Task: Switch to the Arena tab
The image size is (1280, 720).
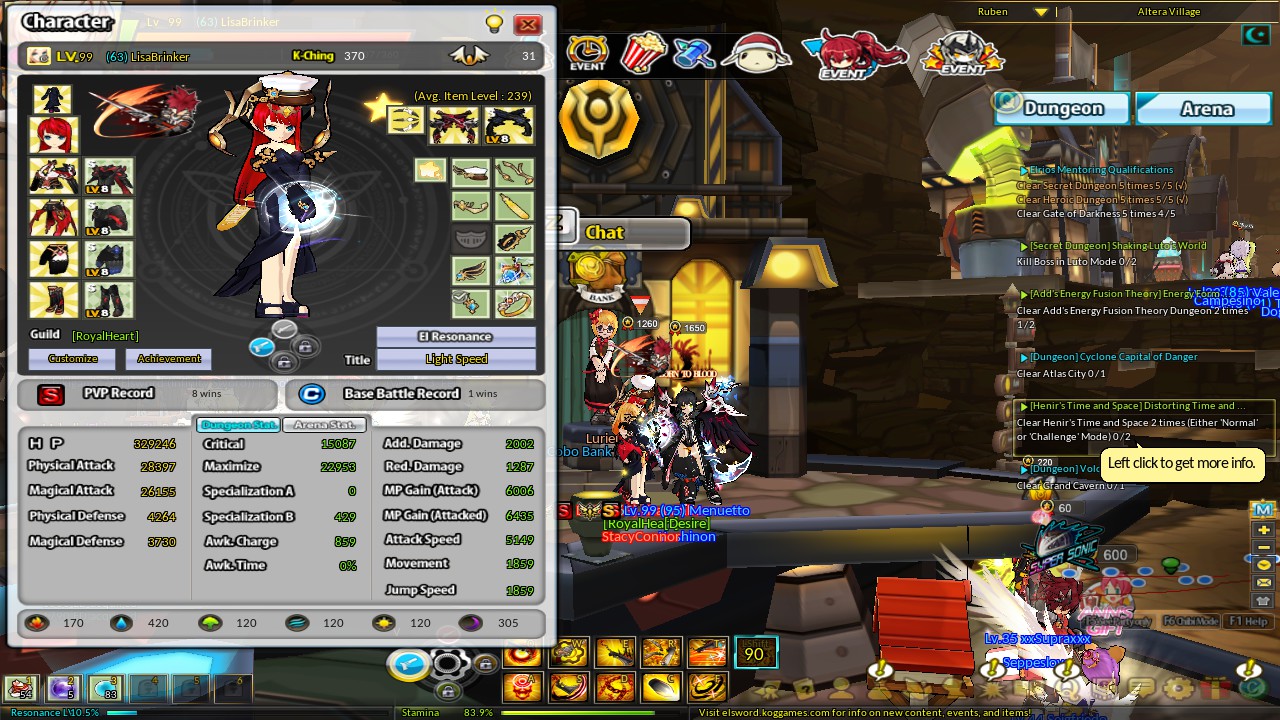Action: coord(1203,108)
